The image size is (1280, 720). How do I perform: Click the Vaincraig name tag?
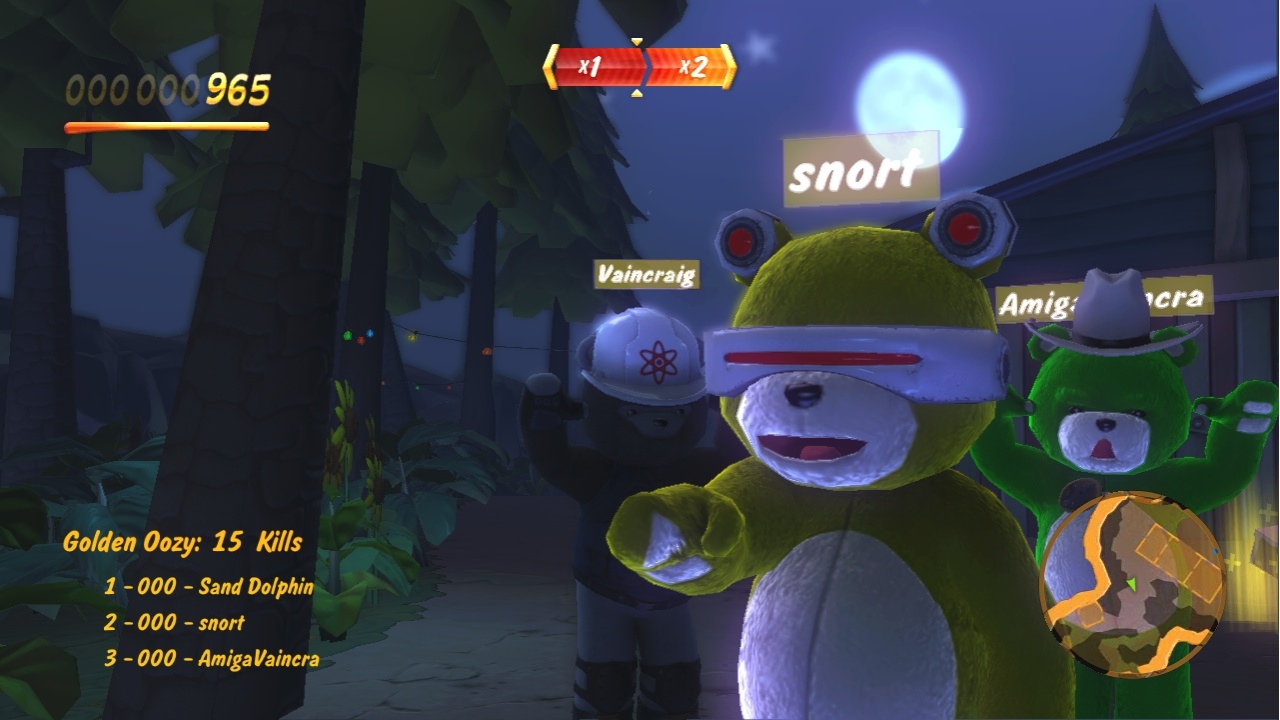click(646, 272)
